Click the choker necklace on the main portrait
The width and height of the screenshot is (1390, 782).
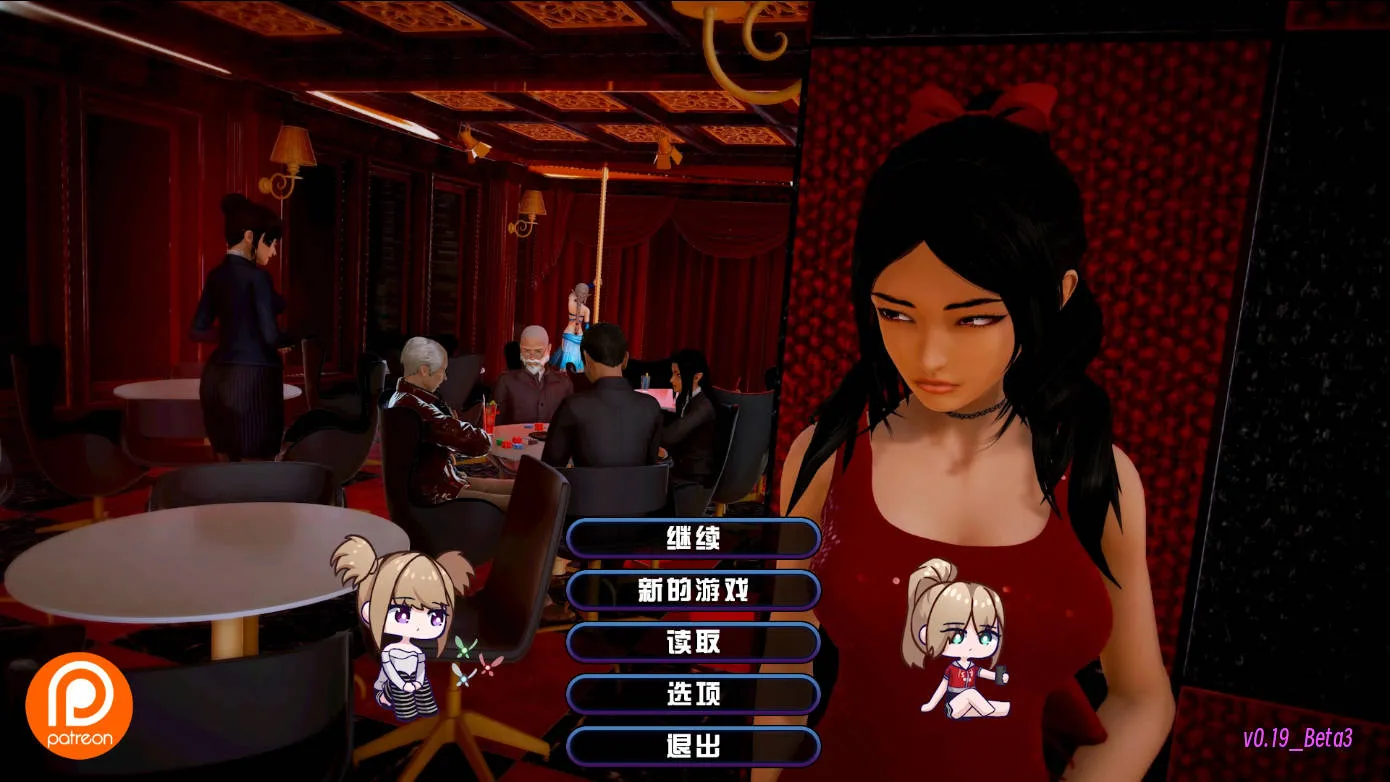[975, 412]
